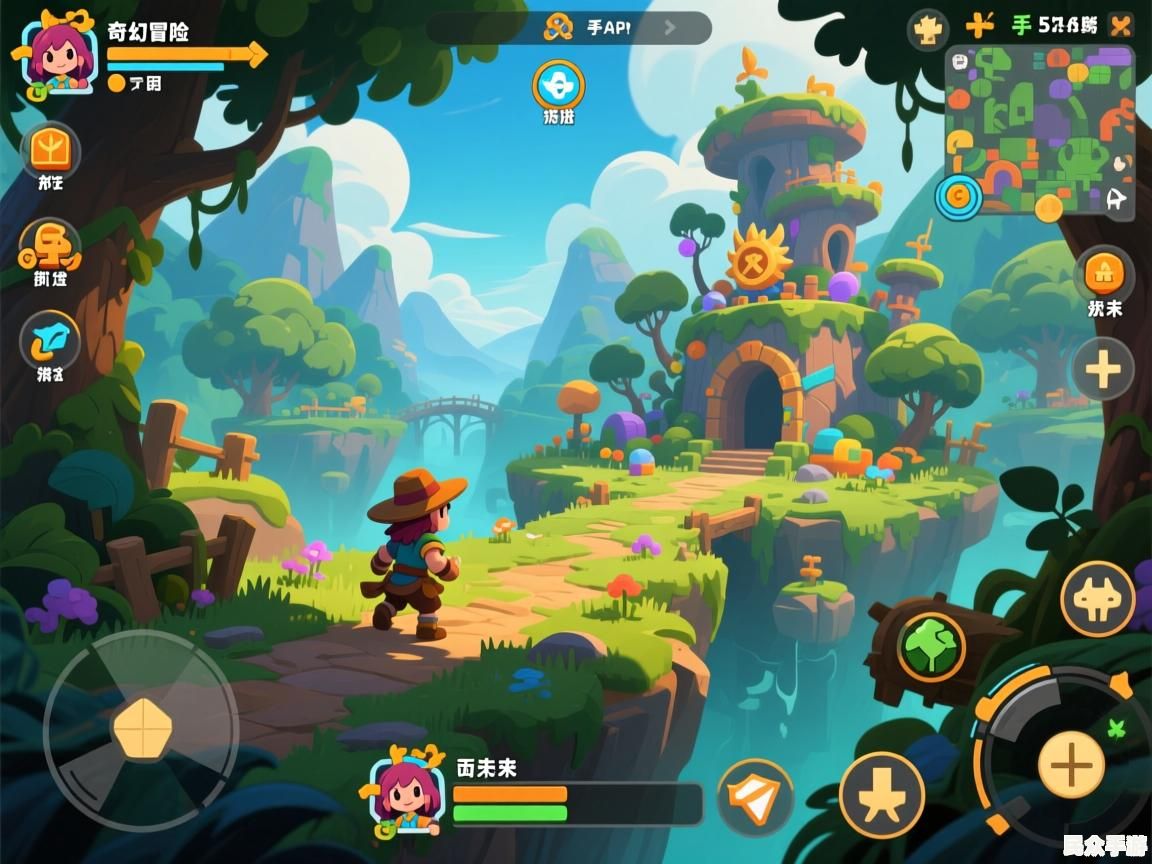Viewport: 1152px width, 864px height.
Task: Open the orange house icon button
Action: click(1104, 272)
